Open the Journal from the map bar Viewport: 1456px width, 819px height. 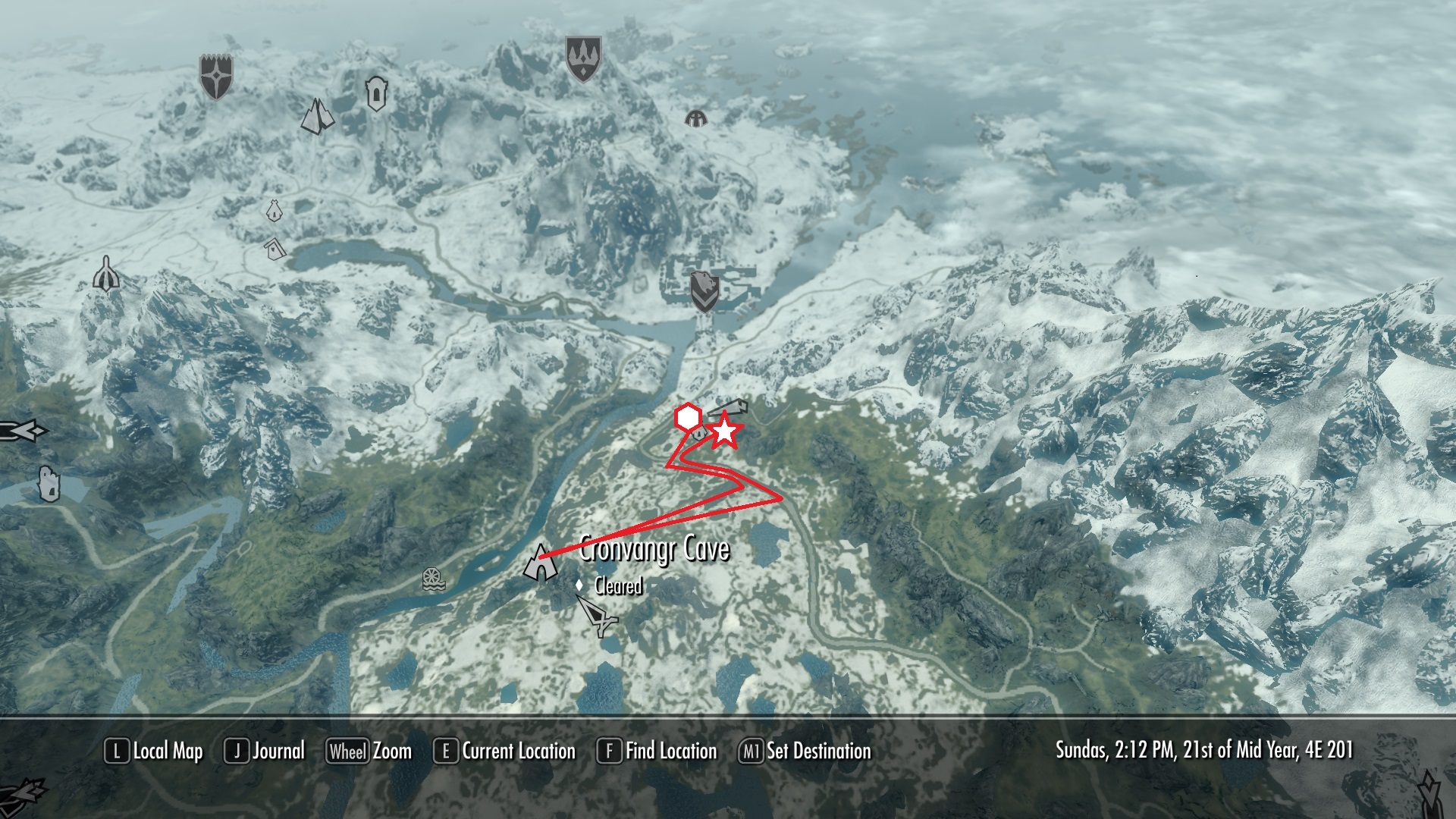tap(265, 752)
